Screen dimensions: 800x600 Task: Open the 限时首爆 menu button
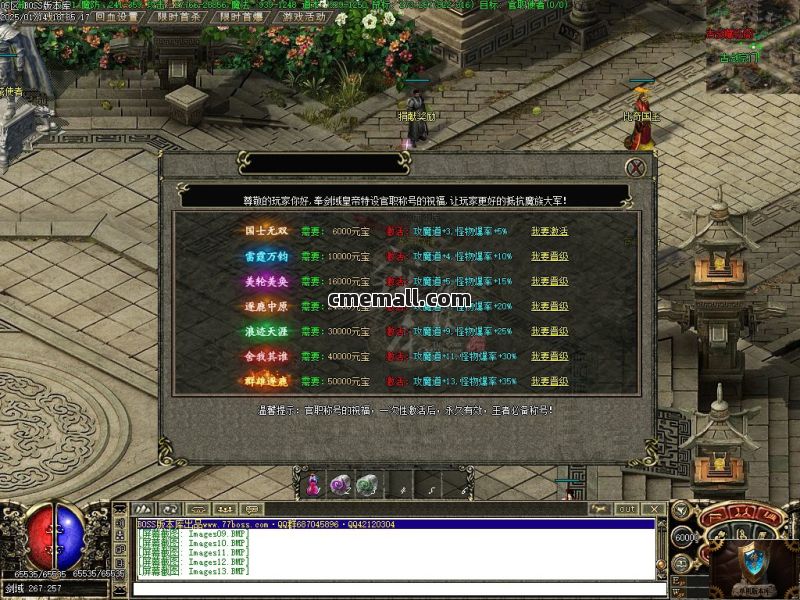click(x=244, y=17)
